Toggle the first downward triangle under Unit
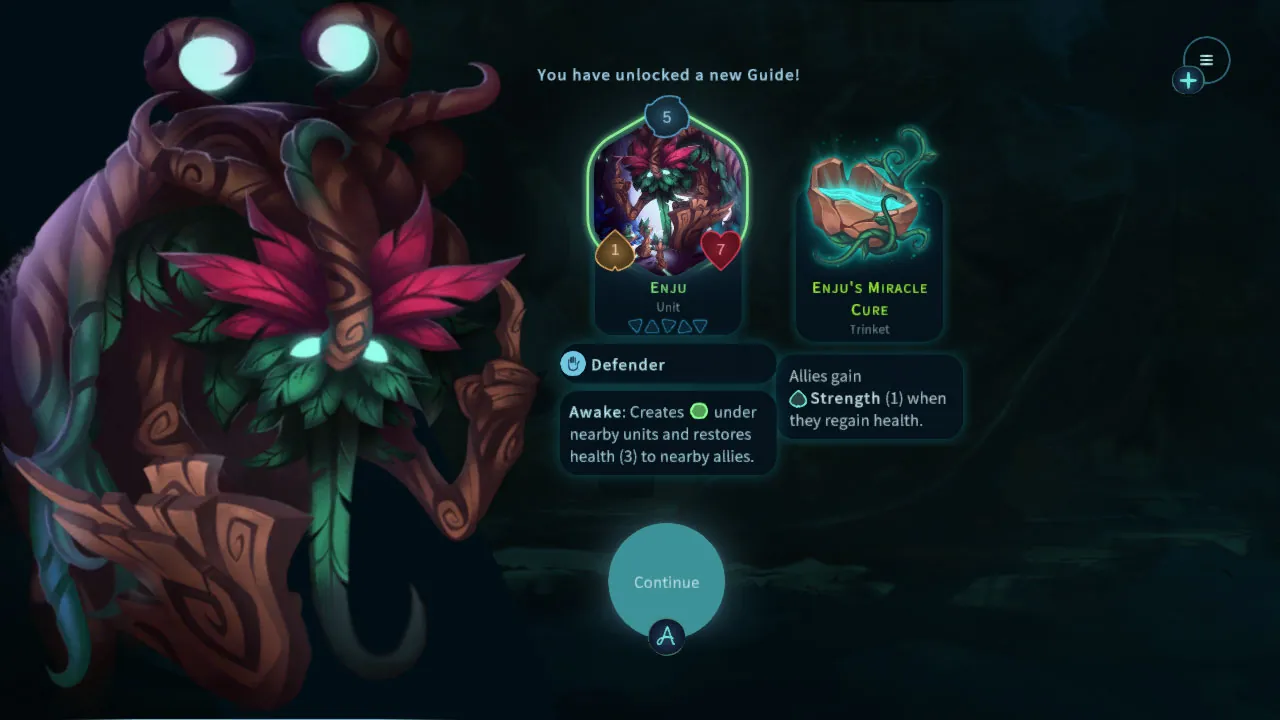The width and height of the screenshot is (1280, 720). (x=636, y=325)
